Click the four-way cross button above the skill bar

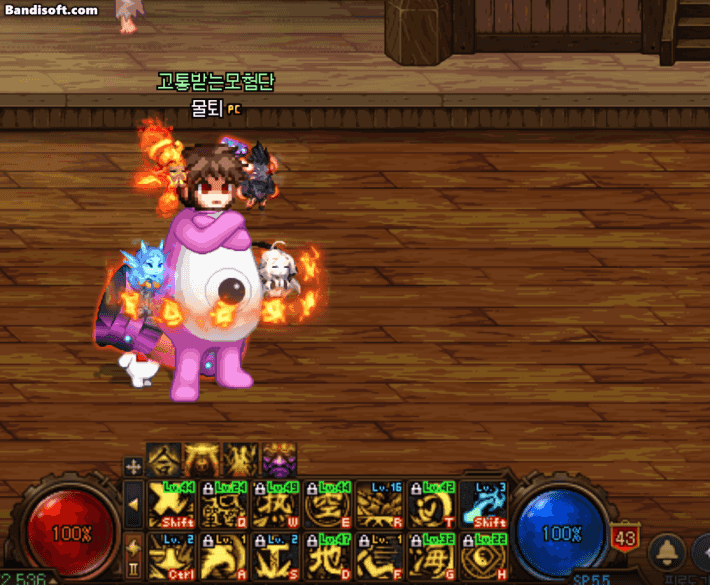(133, 466)
